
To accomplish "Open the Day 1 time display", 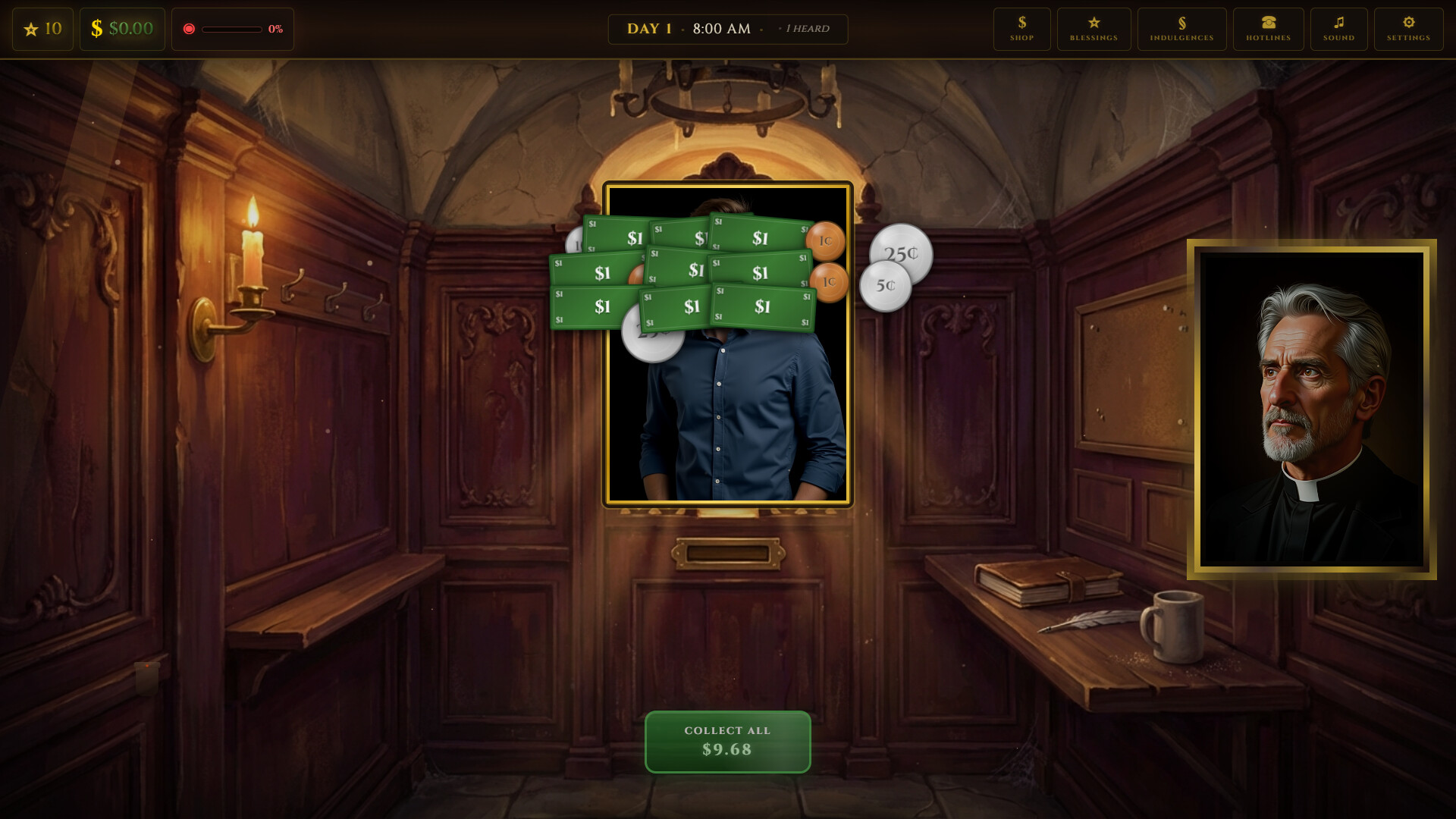I will point(690,29).
